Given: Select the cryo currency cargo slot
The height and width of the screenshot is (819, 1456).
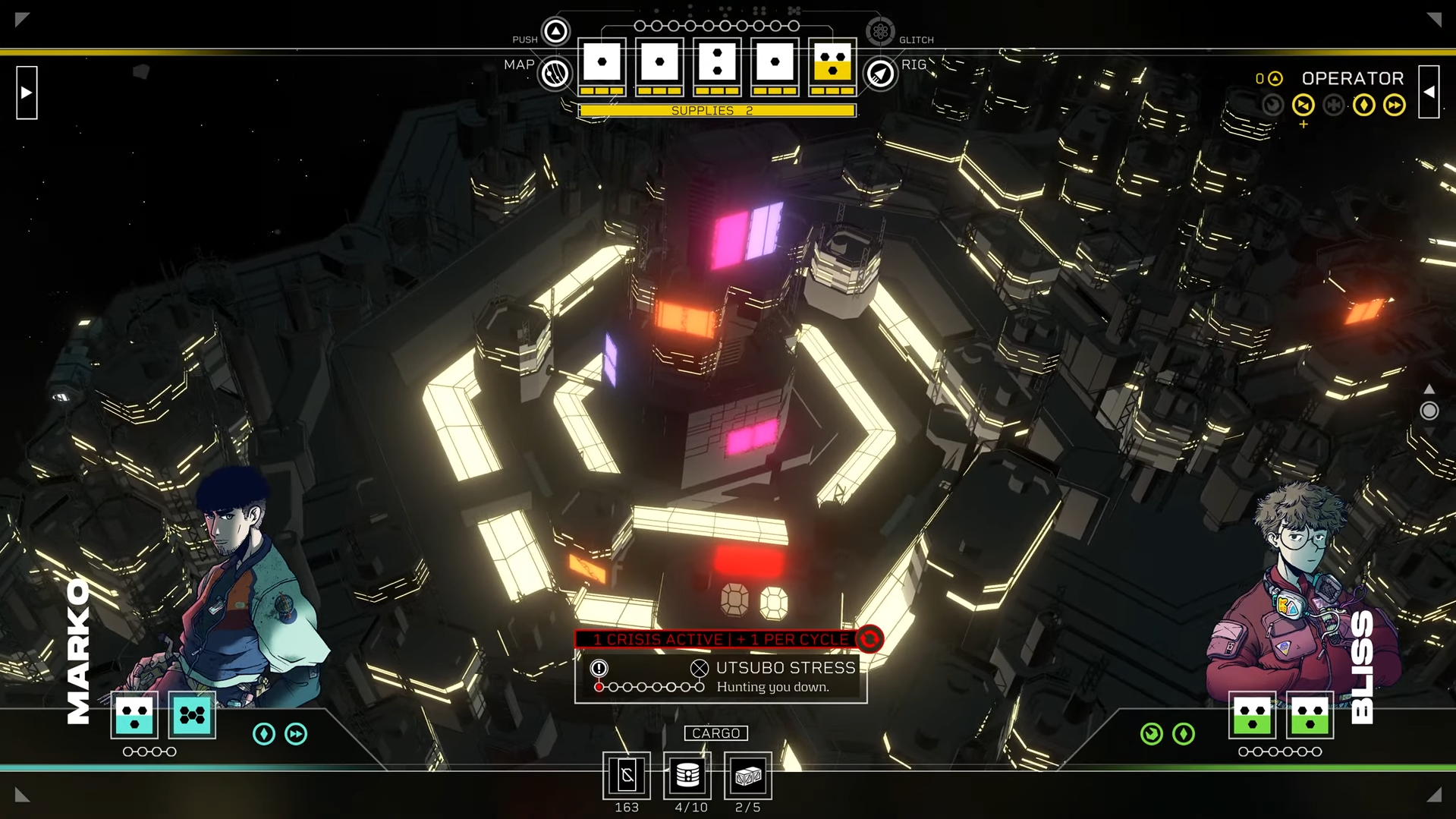Looking at the screenshot, I should tap(627, 776).
